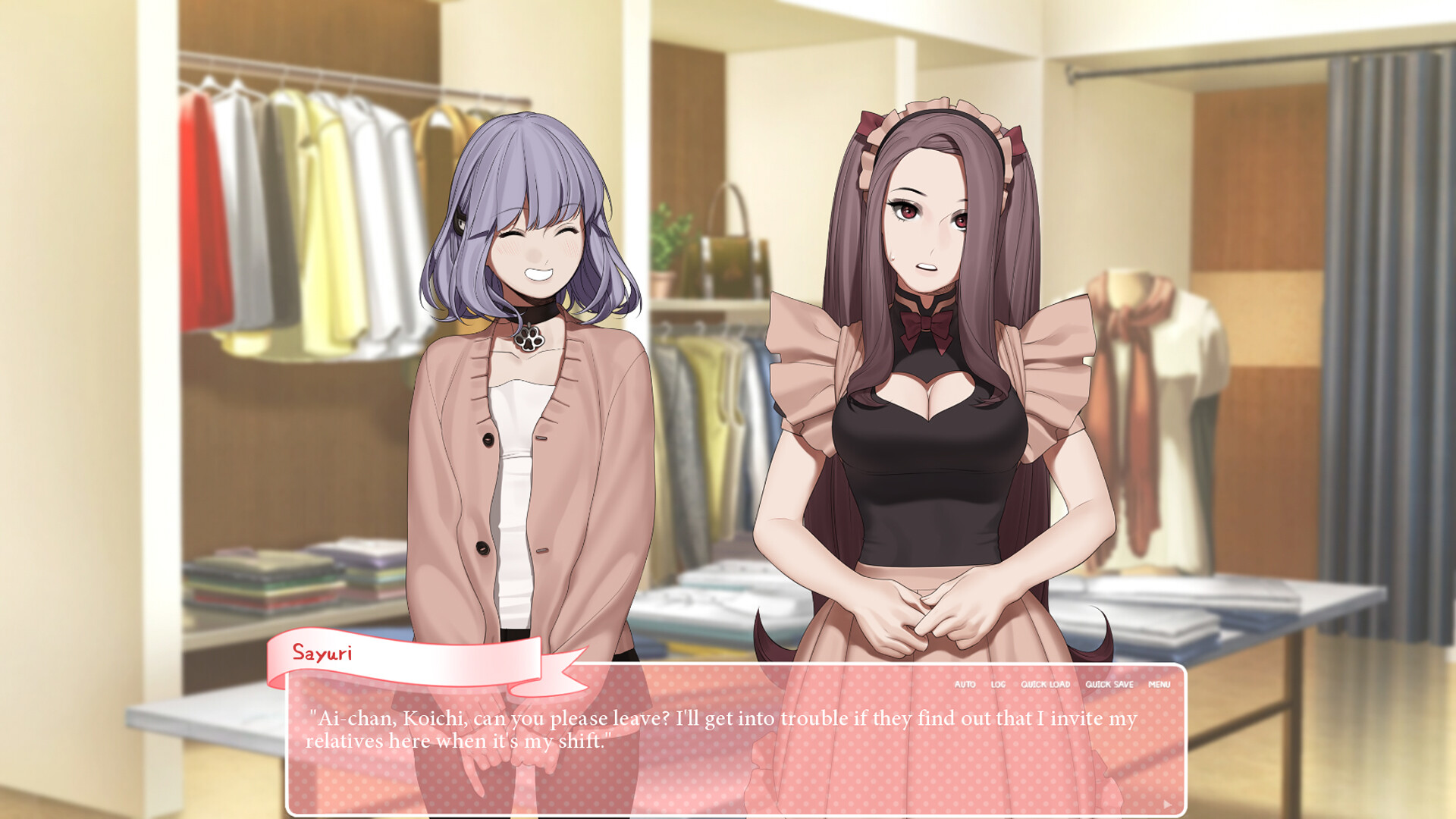Click QUICK SAVE text in the quick menu
This screenshot has height=819, width=1456.
[1109, 684]
